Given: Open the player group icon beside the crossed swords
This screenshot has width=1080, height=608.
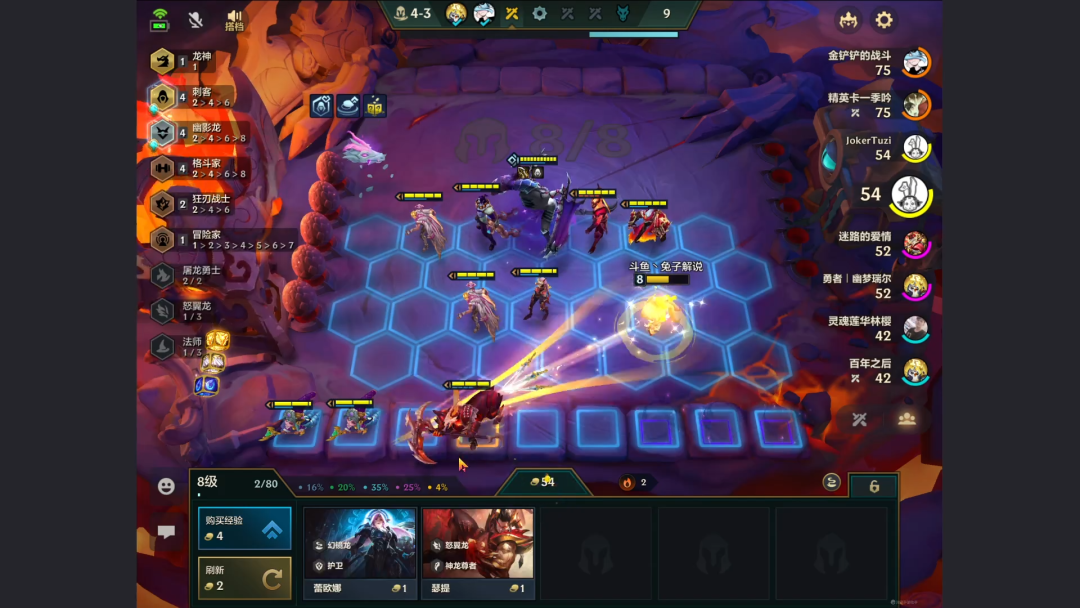Looking at the screenshot, I should pyautogui.click(x=907, y=419).
